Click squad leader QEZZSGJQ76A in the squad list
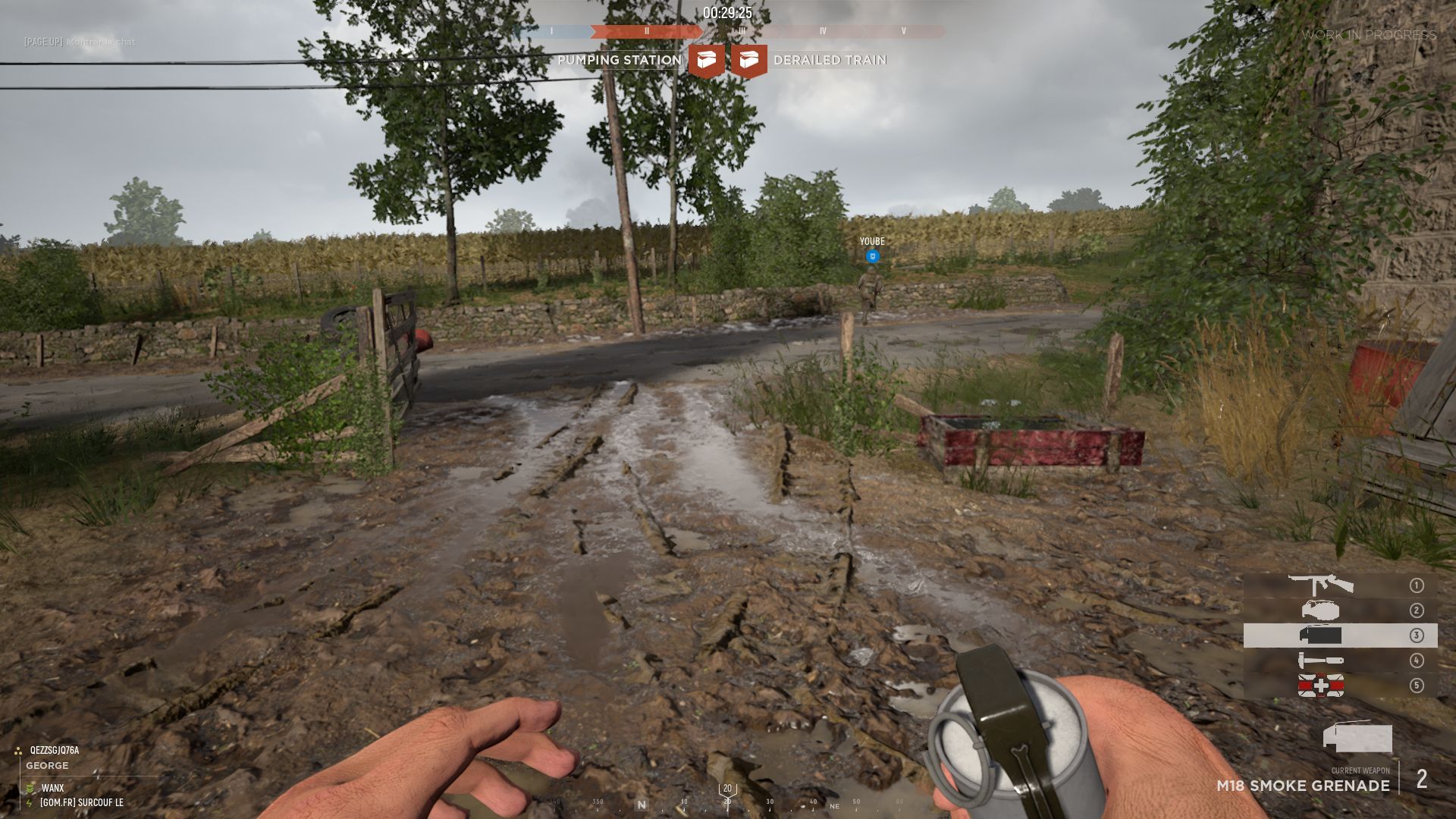This screenshot has height=819, width=1456. pyautogui.click(x=54, y=750)
